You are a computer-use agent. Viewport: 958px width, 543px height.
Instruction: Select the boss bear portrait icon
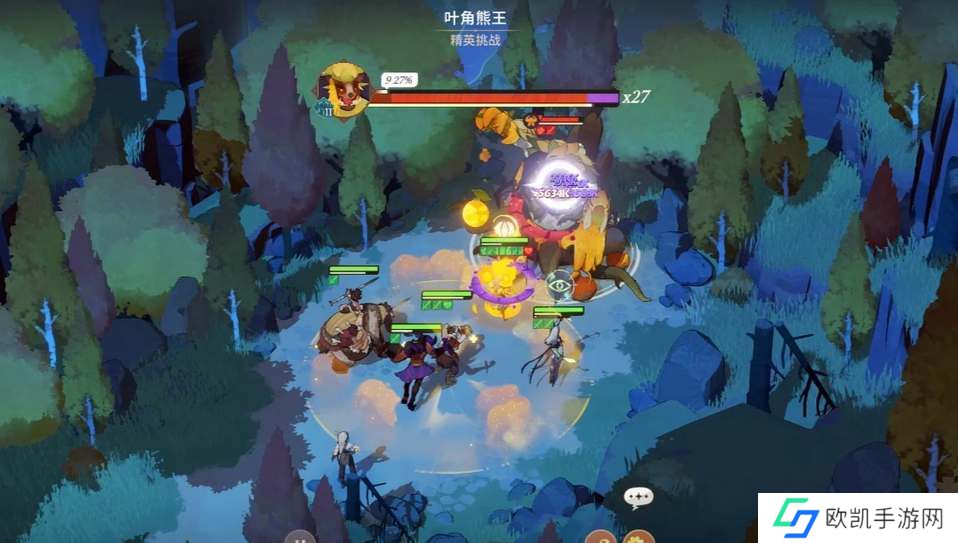pos(342,90)
